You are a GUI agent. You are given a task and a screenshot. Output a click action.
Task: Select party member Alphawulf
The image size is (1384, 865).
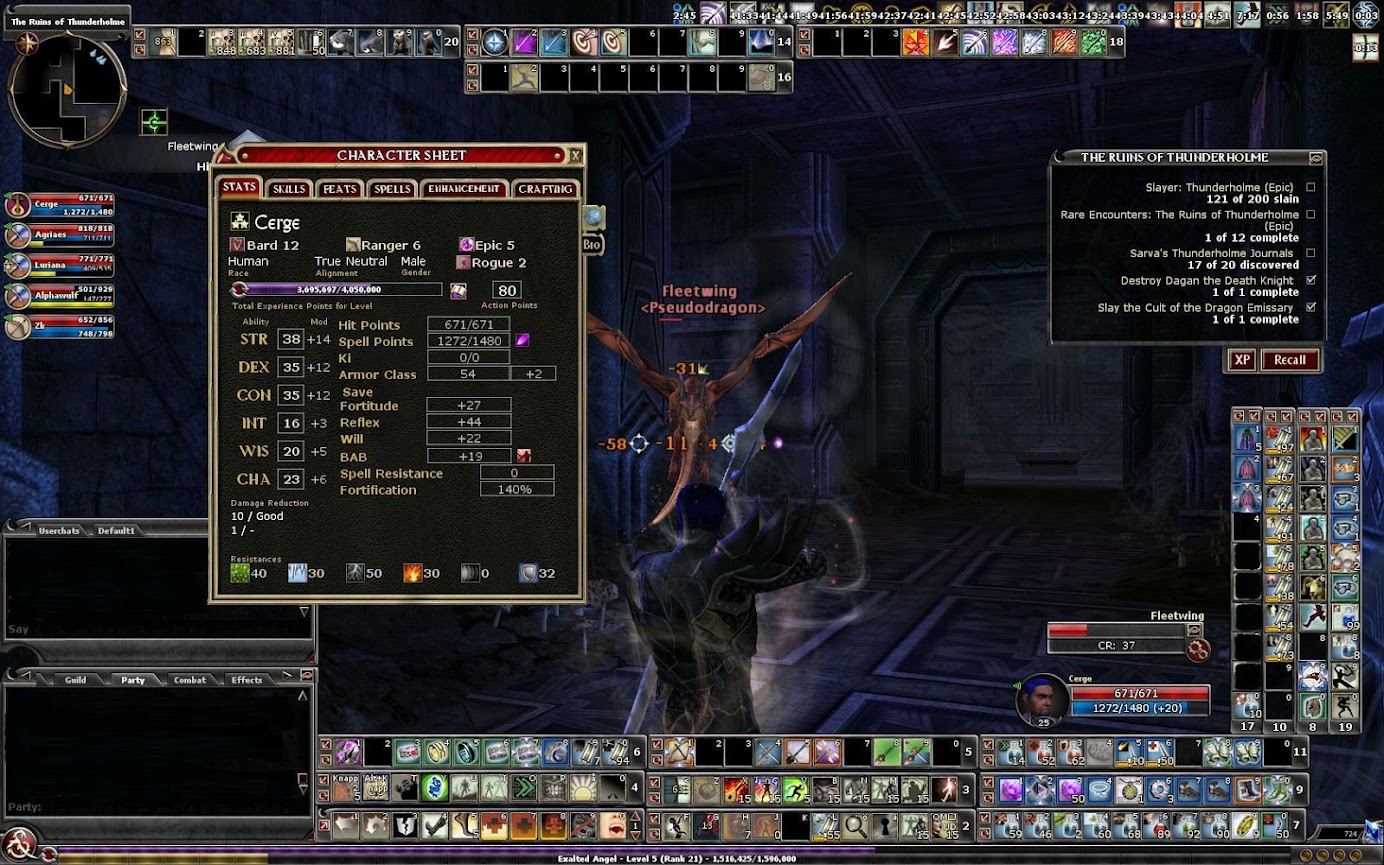click(x=60, y=295)
